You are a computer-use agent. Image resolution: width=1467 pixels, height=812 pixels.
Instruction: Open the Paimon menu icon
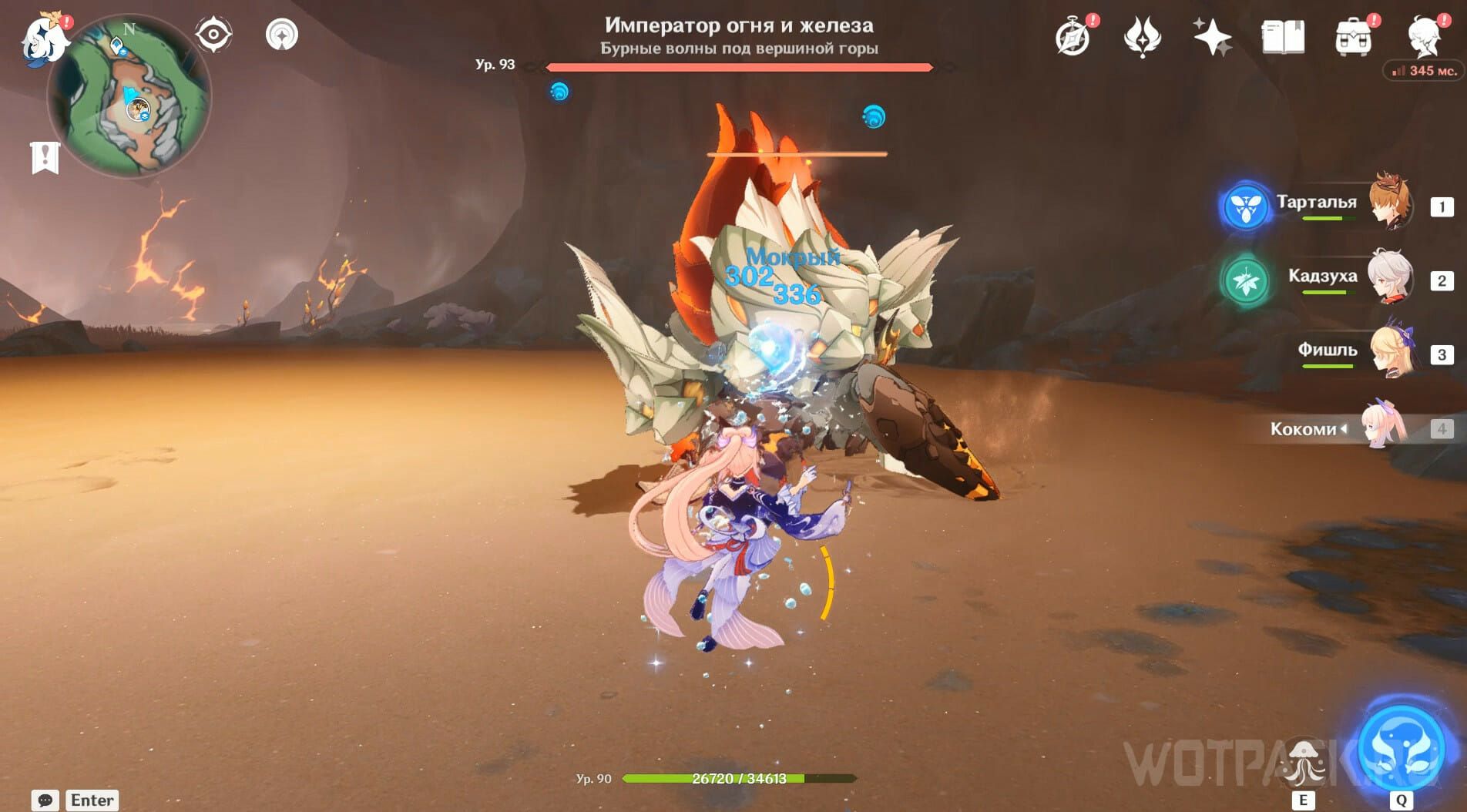[x=43, y=39]
